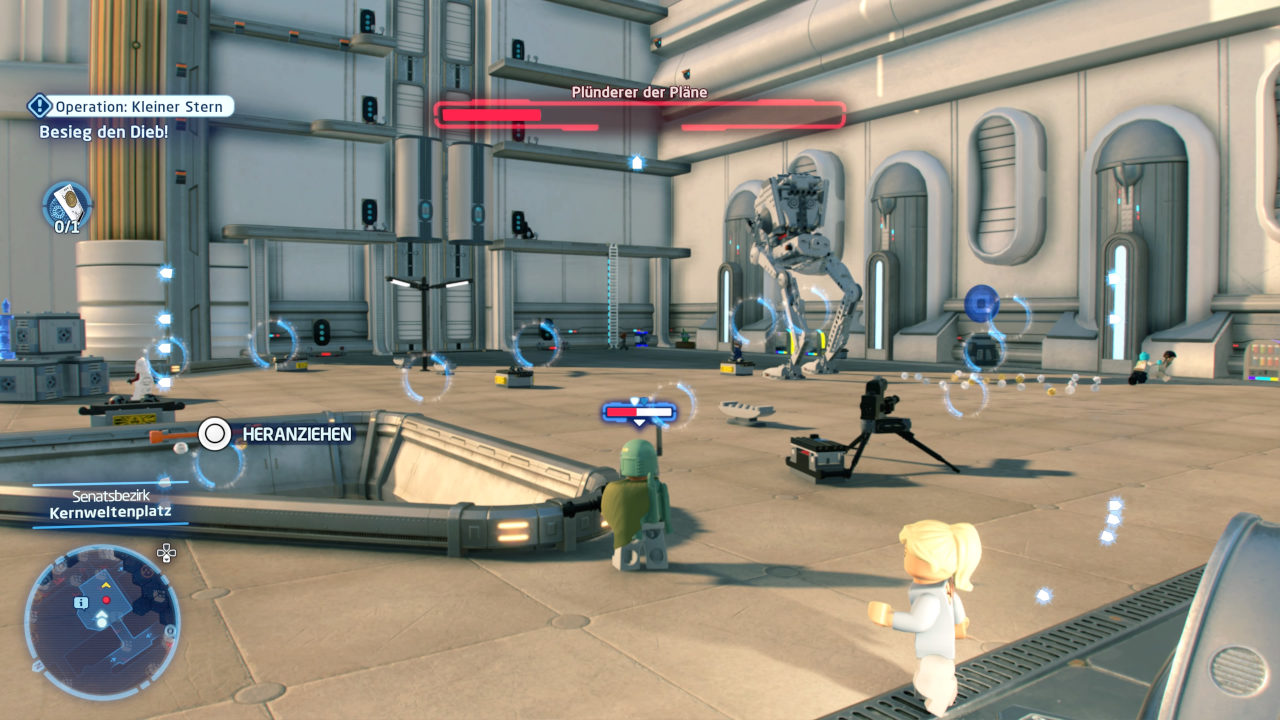Image resolution: width=1280 pixels, height=720 pixels.
Task: Open the circular minimap
Action: pyautogui.click(x=101, y=621)
